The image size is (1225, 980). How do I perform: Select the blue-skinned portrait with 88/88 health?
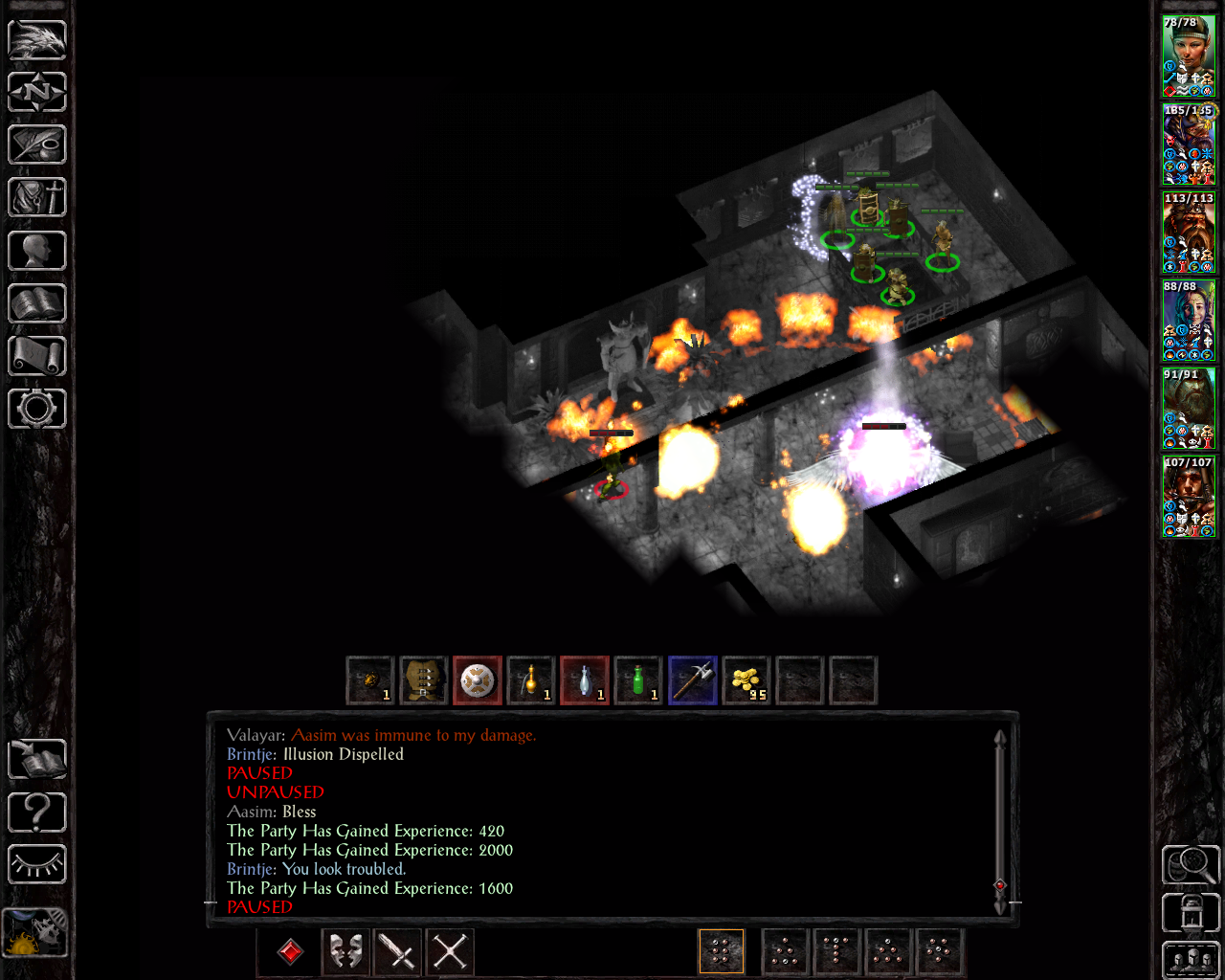pos(1189,321)
